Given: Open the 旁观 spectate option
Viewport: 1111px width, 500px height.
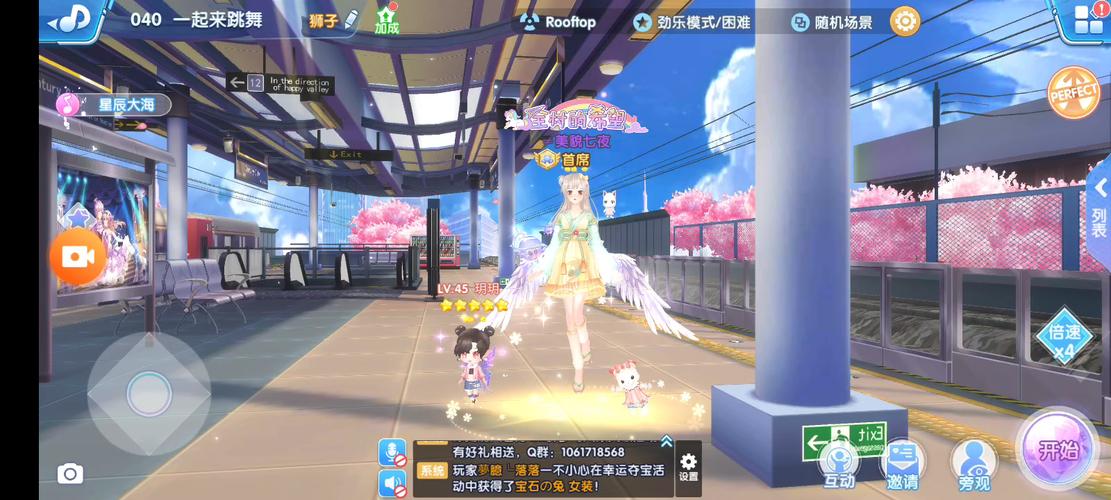Looking at the screenshot, I should coord(973,464).
